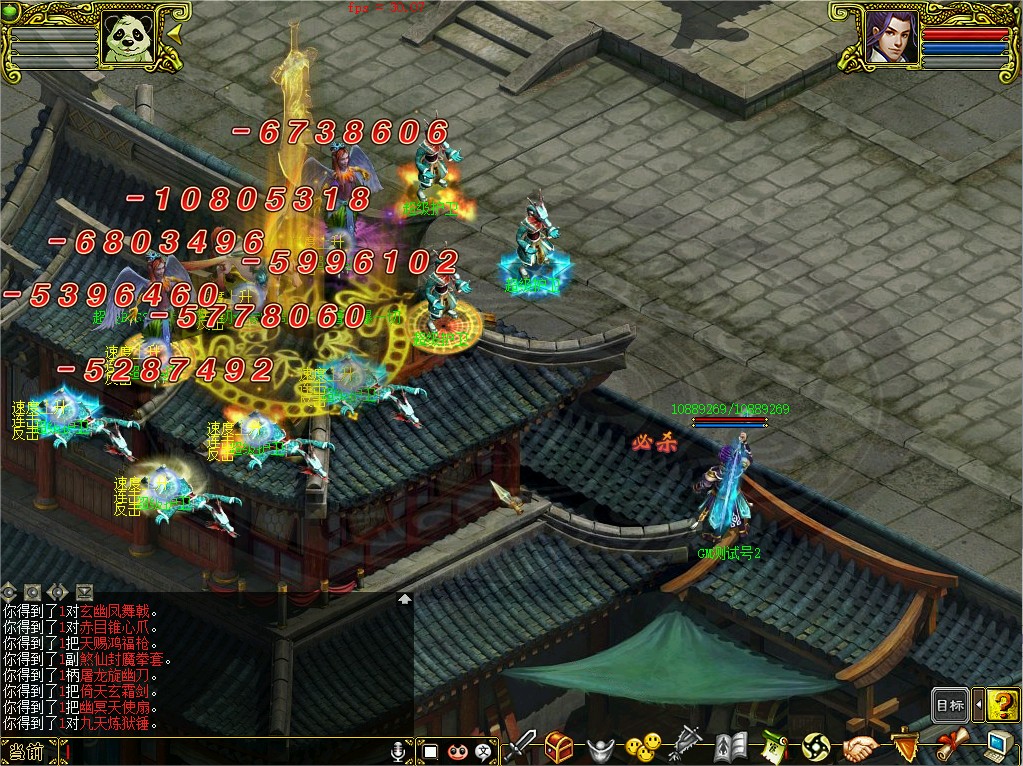Open the handshake trade icon
The width and height of the screenshot is (1023, 766).
pos(860,746)
